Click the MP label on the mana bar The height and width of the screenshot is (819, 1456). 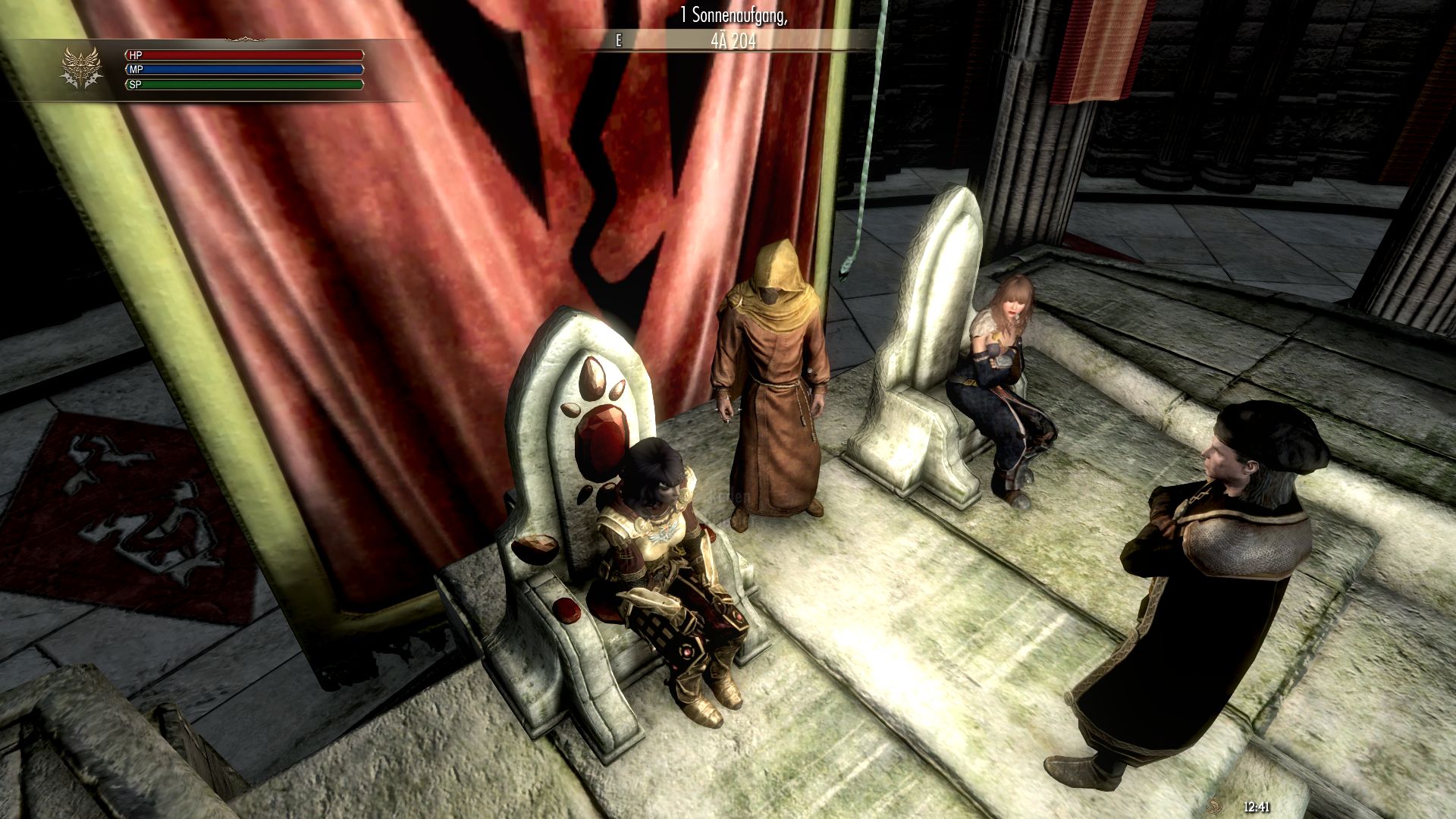136,71
